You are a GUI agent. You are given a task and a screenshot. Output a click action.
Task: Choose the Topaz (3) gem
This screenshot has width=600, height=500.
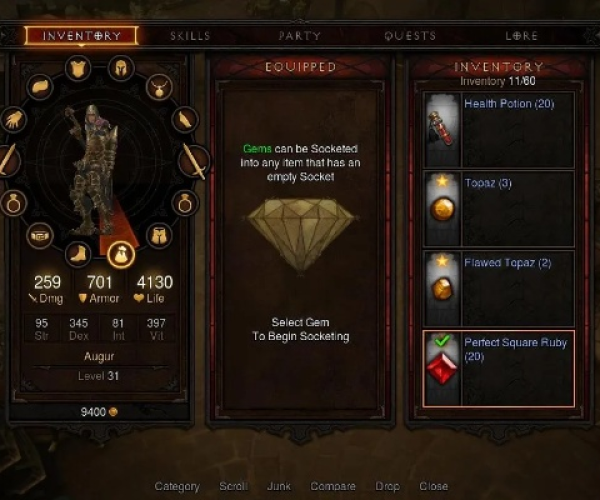tap(499, 208)
